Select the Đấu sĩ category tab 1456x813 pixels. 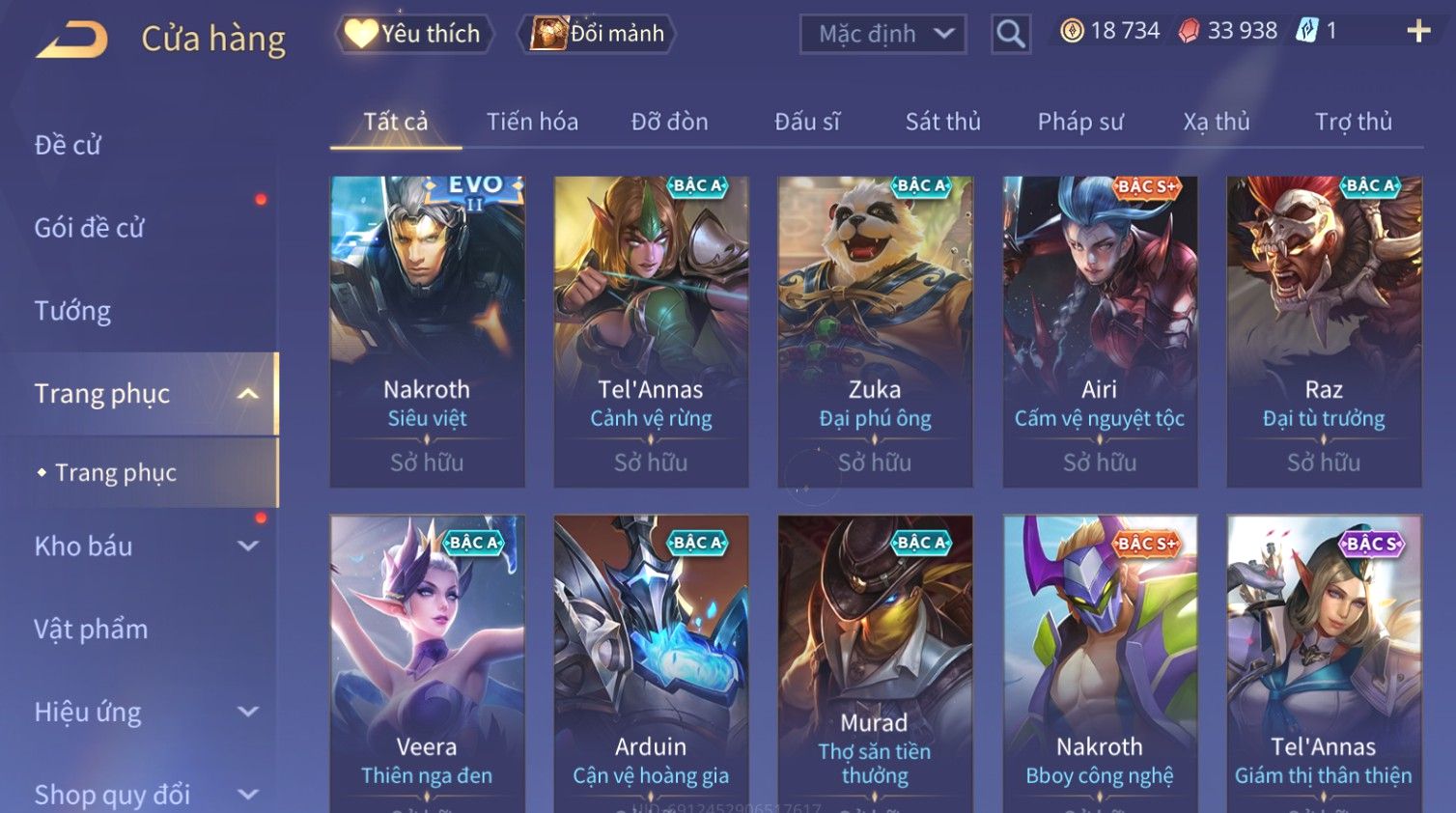(x=807, y=122)
